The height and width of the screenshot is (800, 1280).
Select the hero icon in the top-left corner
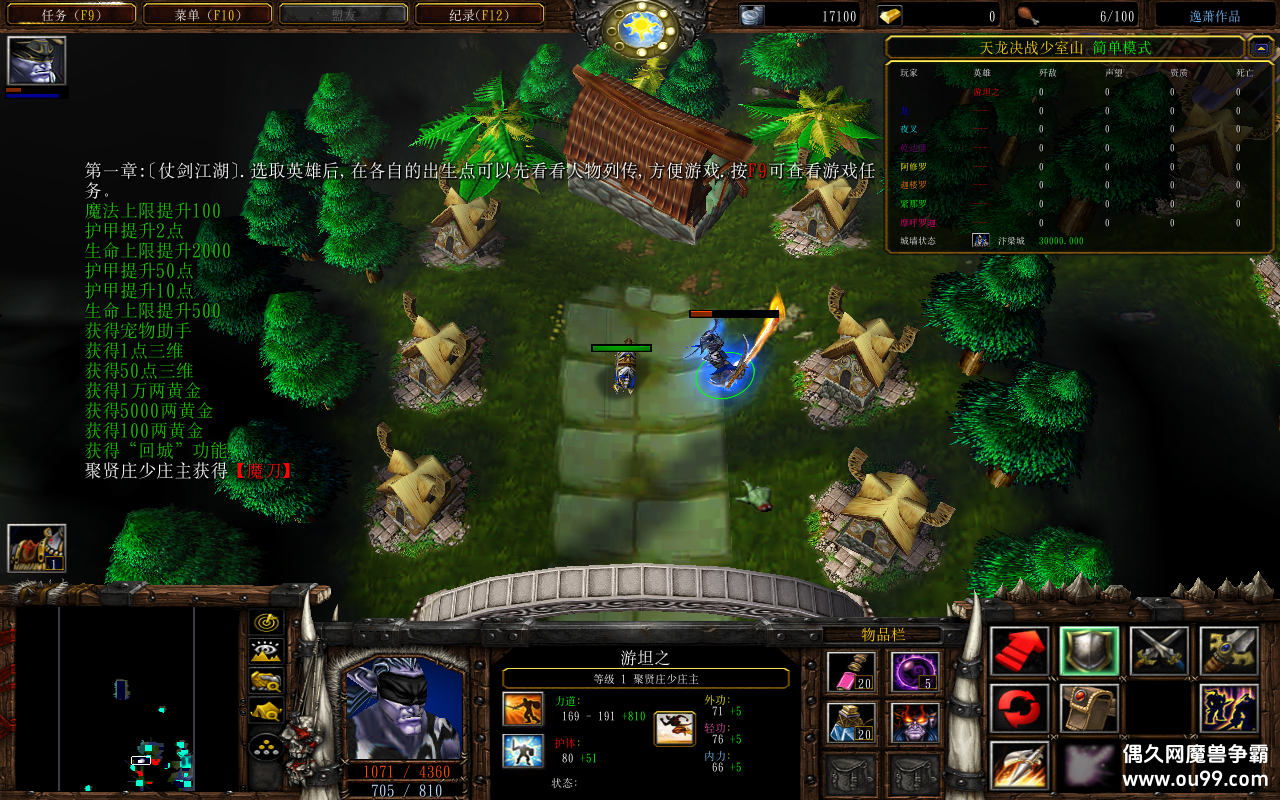tap(37, 61)
